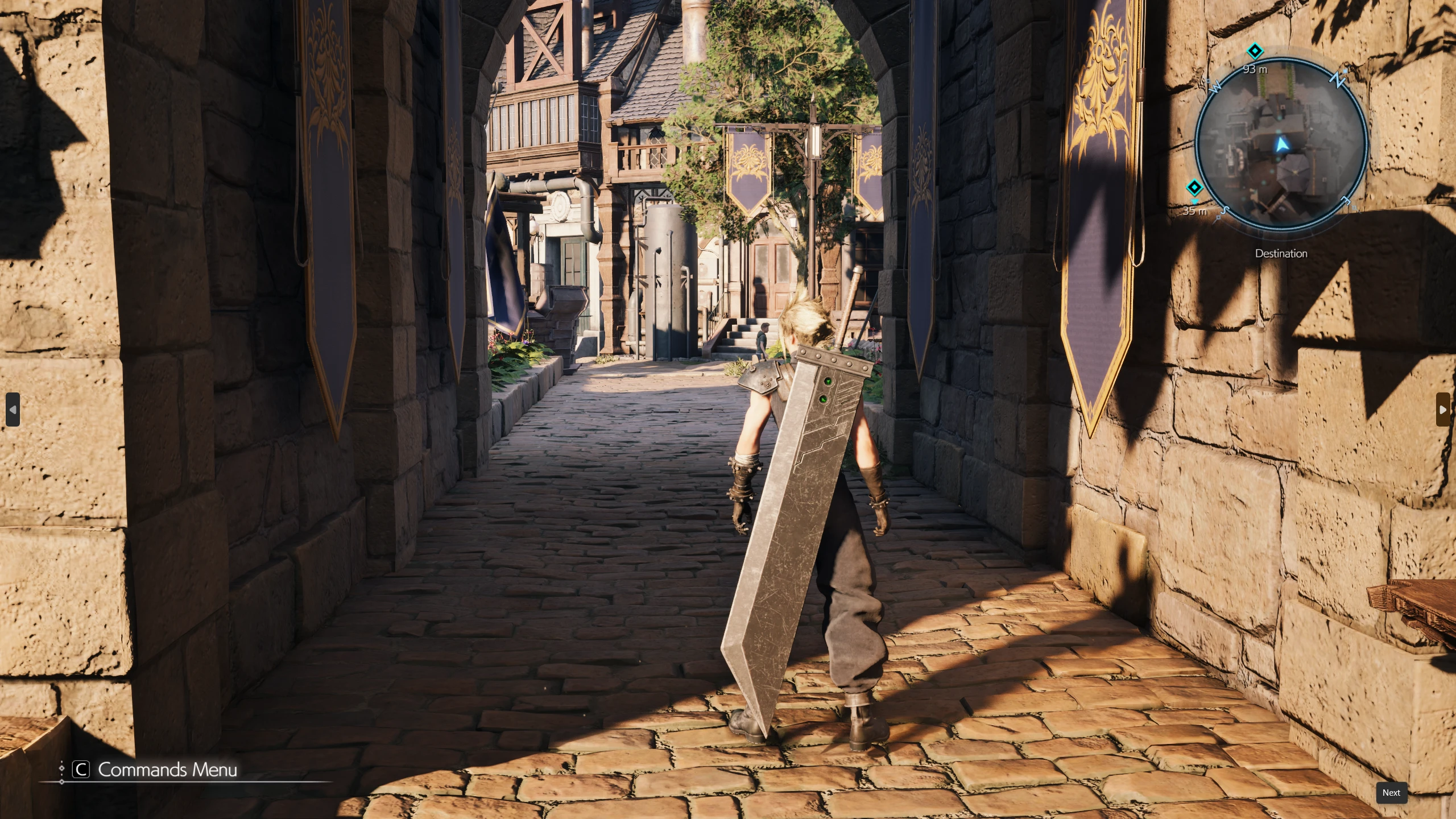Screen dimensions: 1456x819
Task: Select the 35 m destination marker
Action: (x=1194, y=187)
